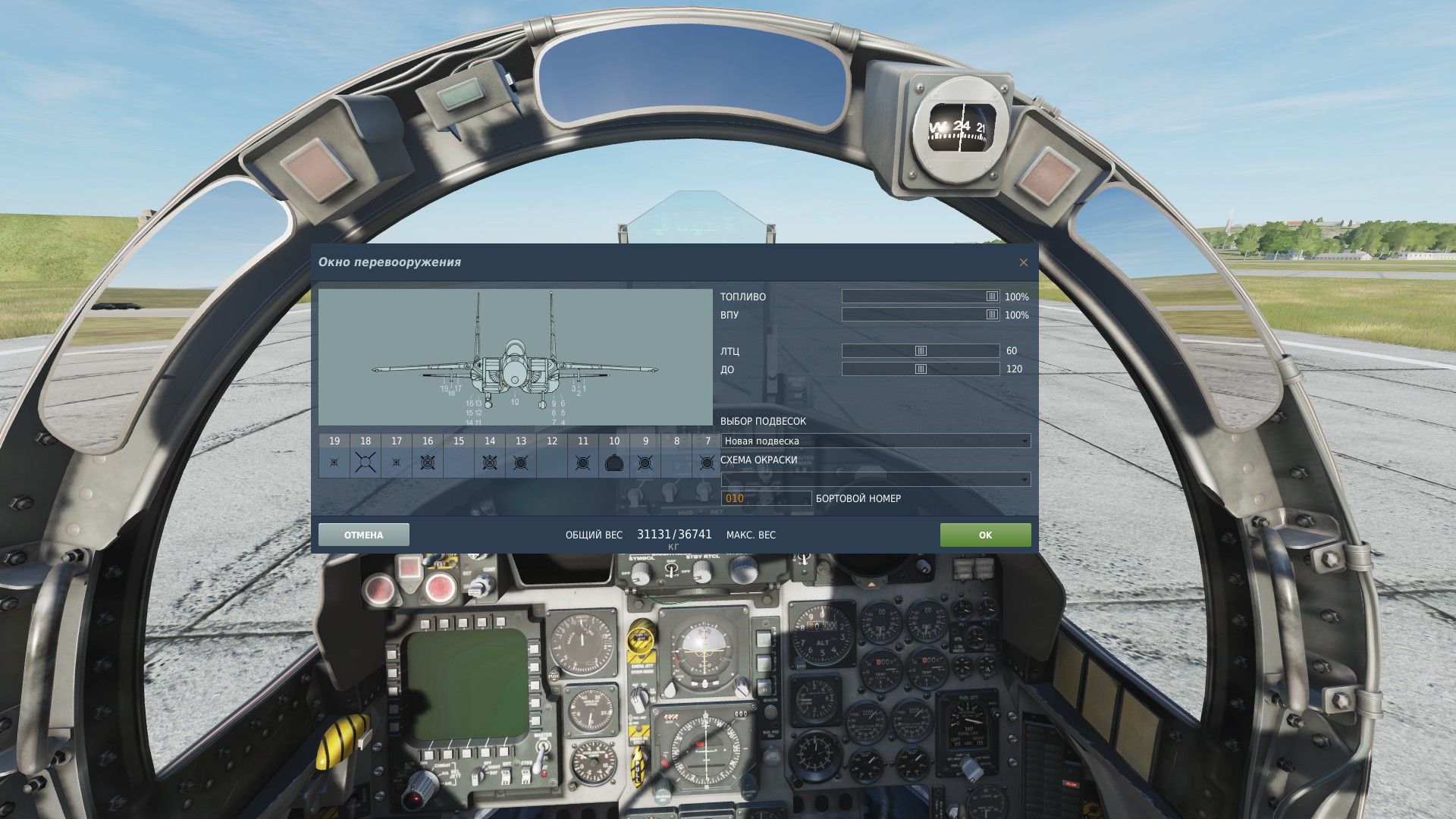1456x819 pixels.
Task: Select the weapon icon on pylon 18
Action: point(365,462)
